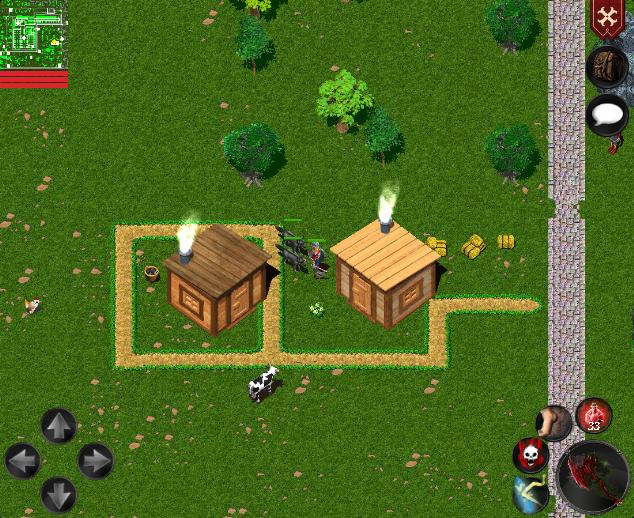Use the red figure skill showing 33
This screenshot has height=518, width=634.
[x=594, y=415]
